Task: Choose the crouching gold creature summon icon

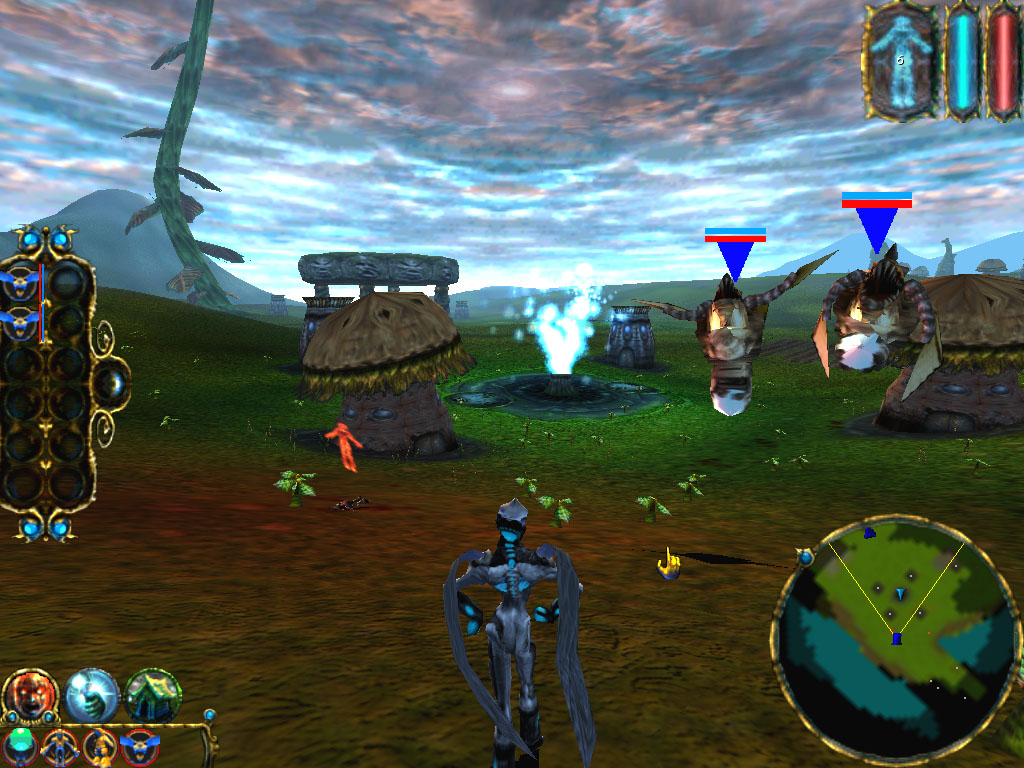Action: [100, 746]
